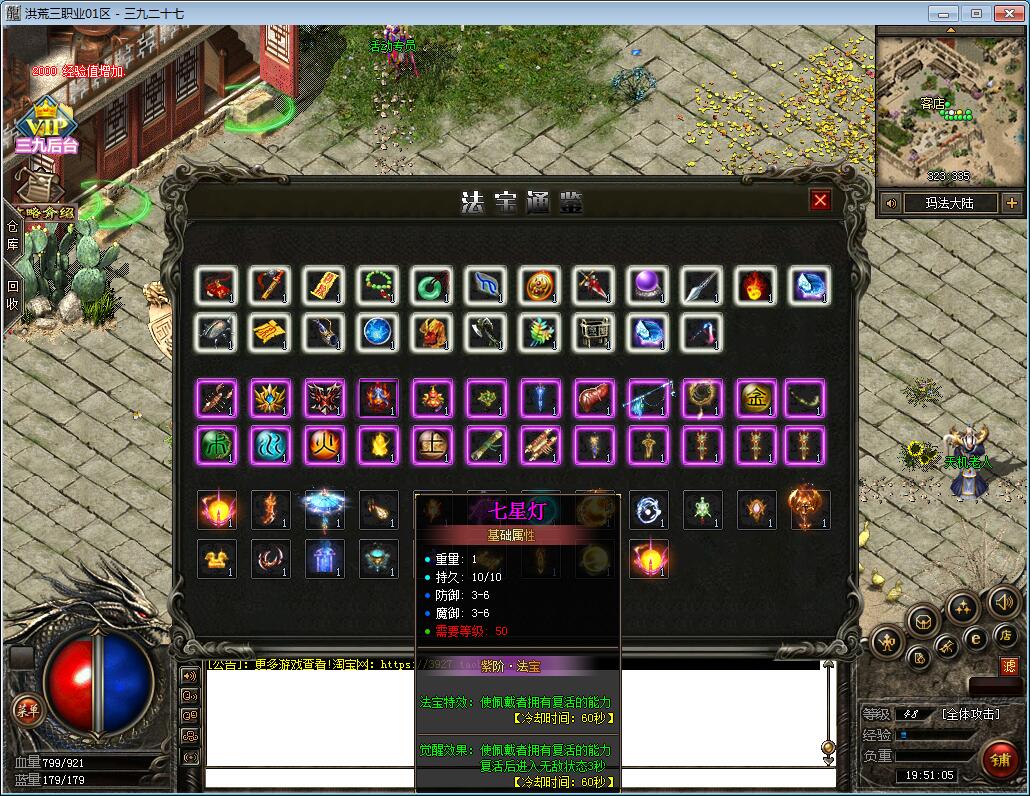Open the VIP 三九后台 icon
This screenshot has width=1030, height=796.
pyautogui.click(x=45, y=125)
